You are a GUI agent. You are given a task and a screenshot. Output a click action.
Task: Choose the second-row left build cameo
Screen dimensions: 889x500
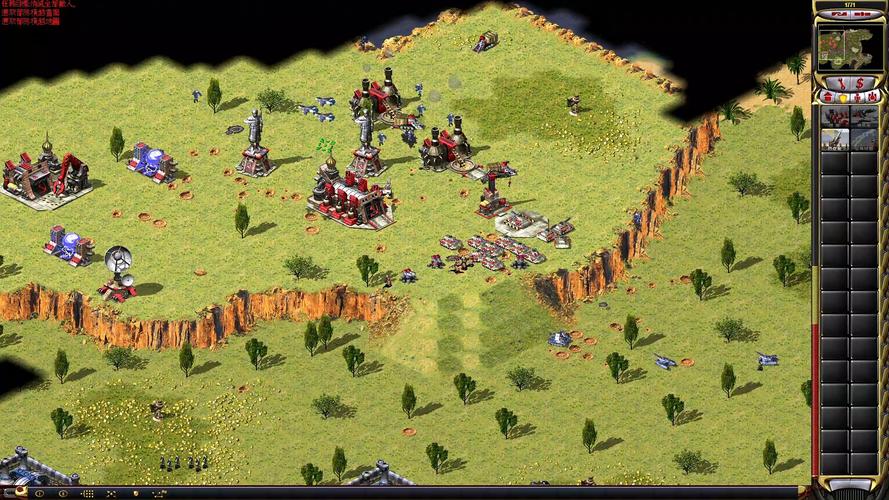(x=834, y=140)
